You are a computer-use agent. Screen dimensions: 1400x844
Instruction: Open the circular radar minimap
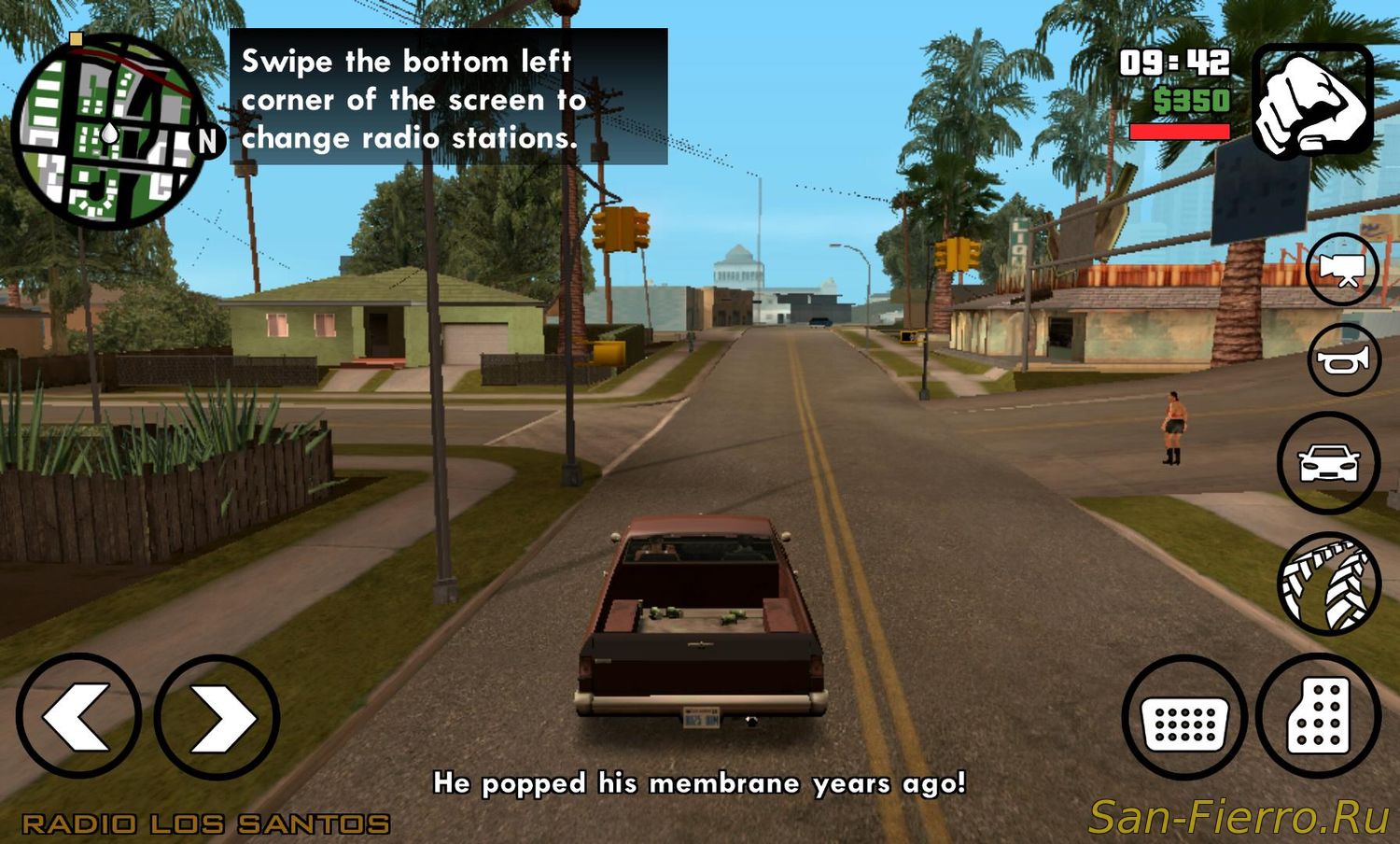pyautogui.click(x=109, y=132)
